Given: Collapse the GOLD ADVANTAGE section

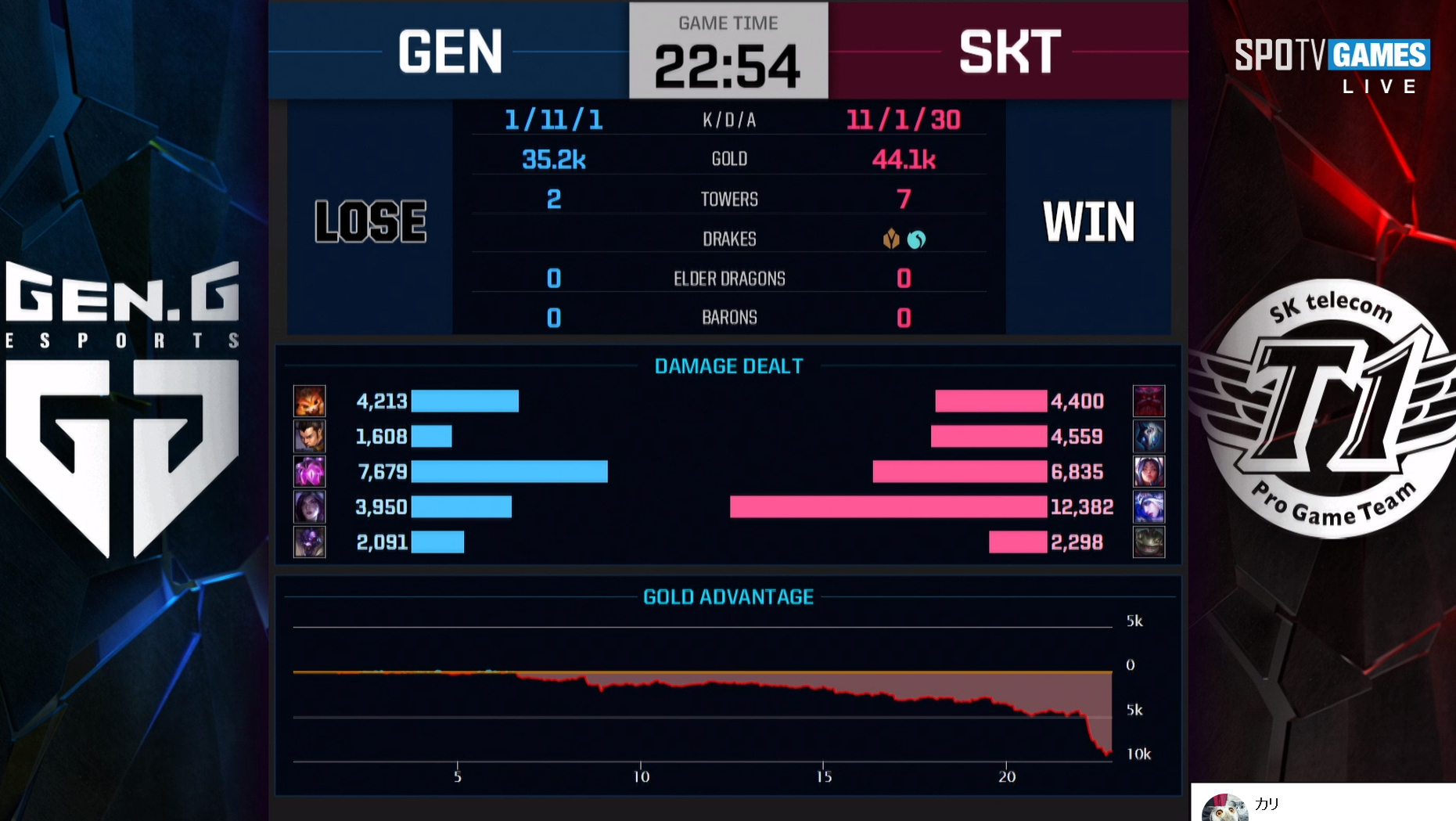Looking at the screenshot, I should coord(728,596).
